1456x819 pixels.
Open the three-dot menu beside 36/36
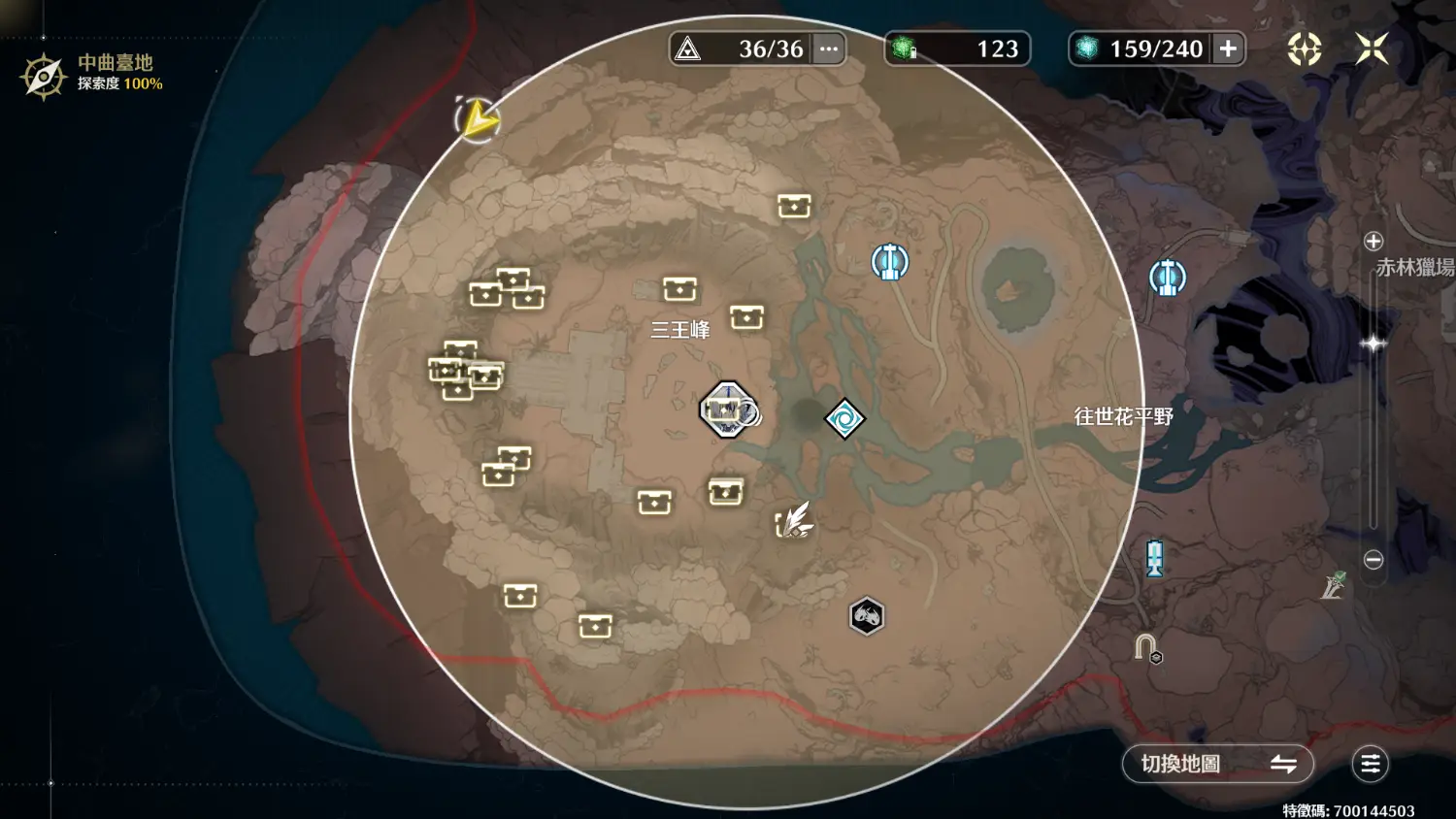click(828, 49)
